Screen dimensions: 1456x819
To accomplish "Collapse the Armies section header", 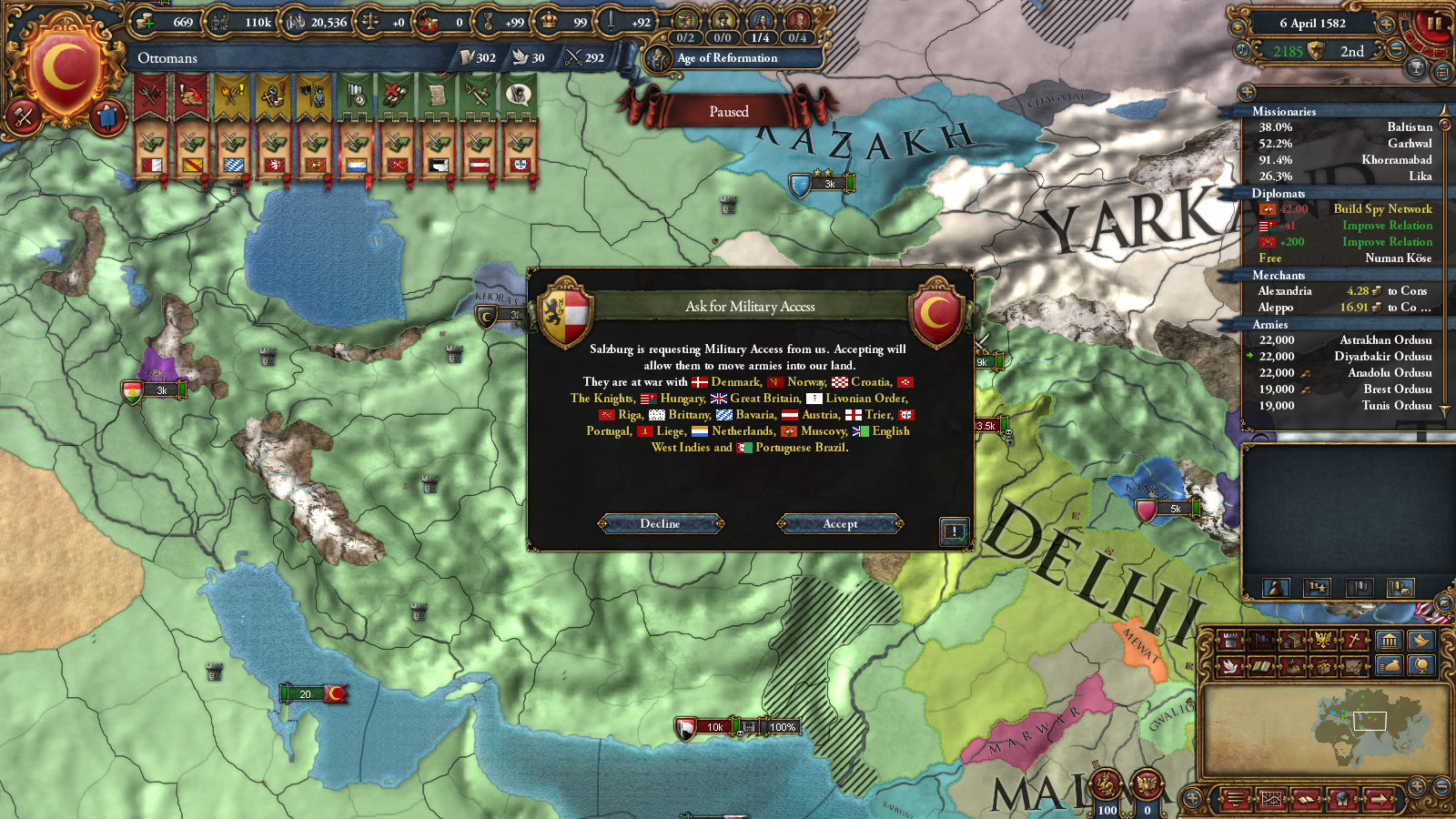I will tap(1271, 324).
